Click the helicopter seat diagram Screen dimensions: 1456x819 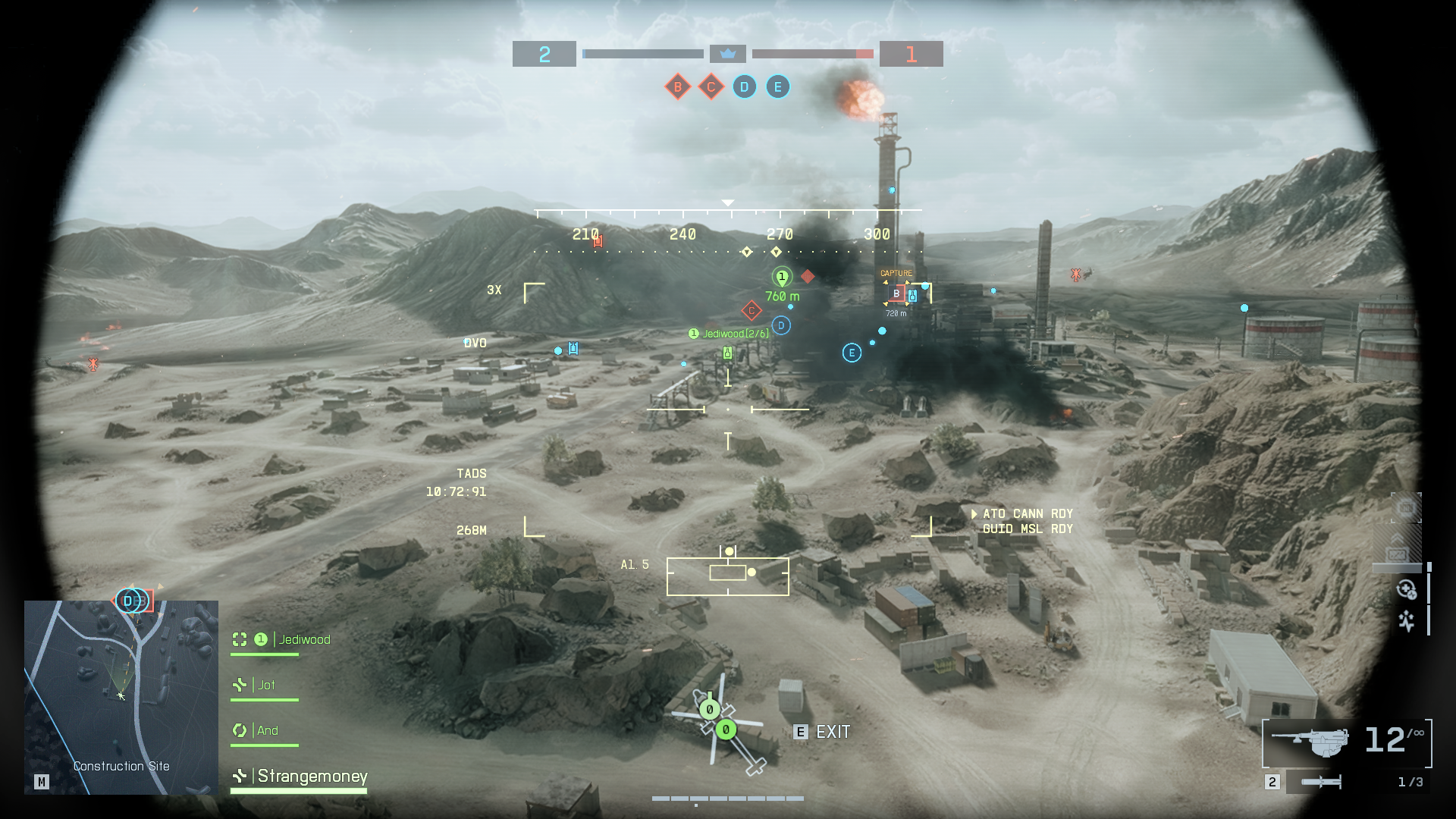pyautogui.click(x=720, y=720)
